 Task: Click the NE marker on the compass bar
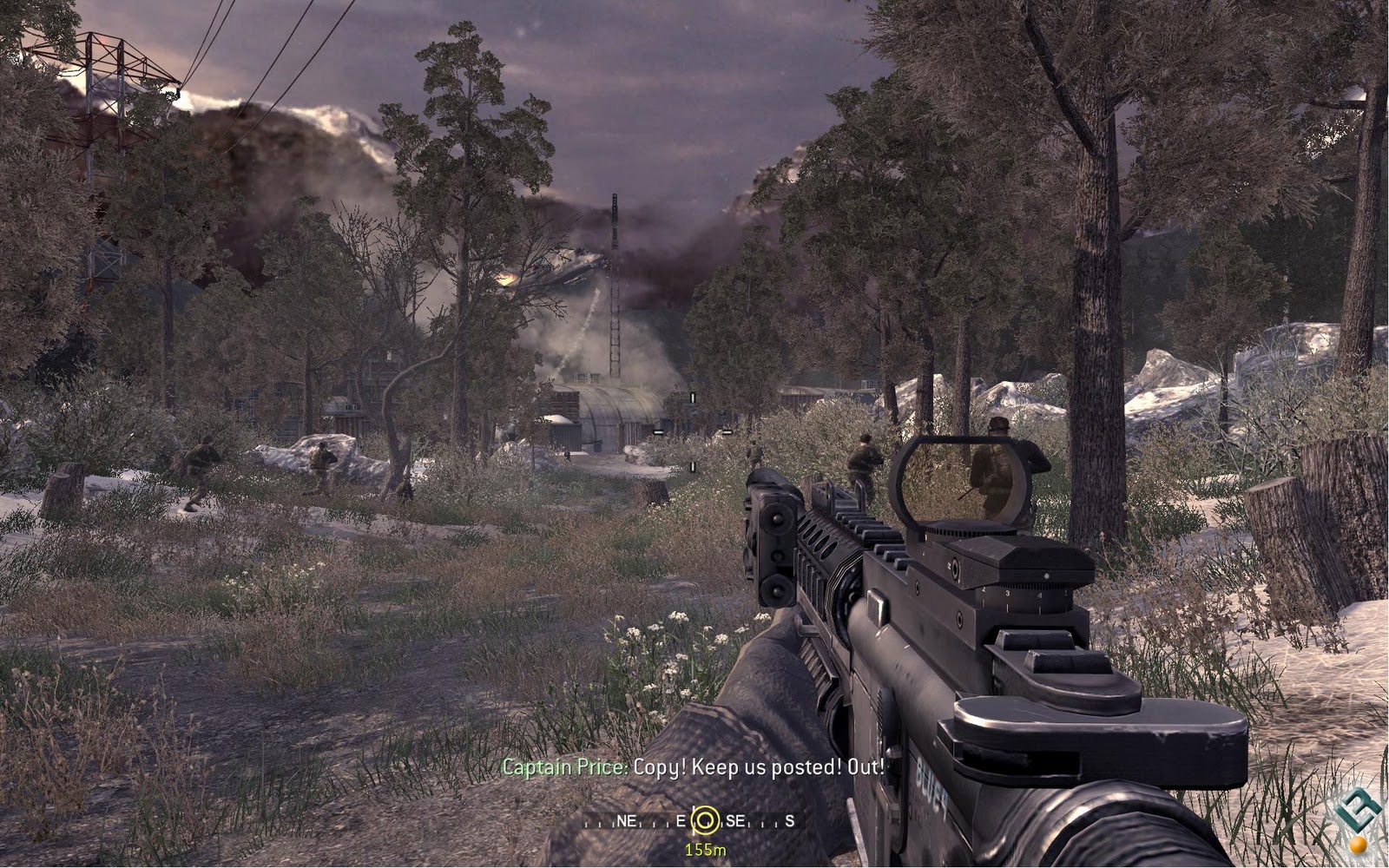[x=627, y=820]
